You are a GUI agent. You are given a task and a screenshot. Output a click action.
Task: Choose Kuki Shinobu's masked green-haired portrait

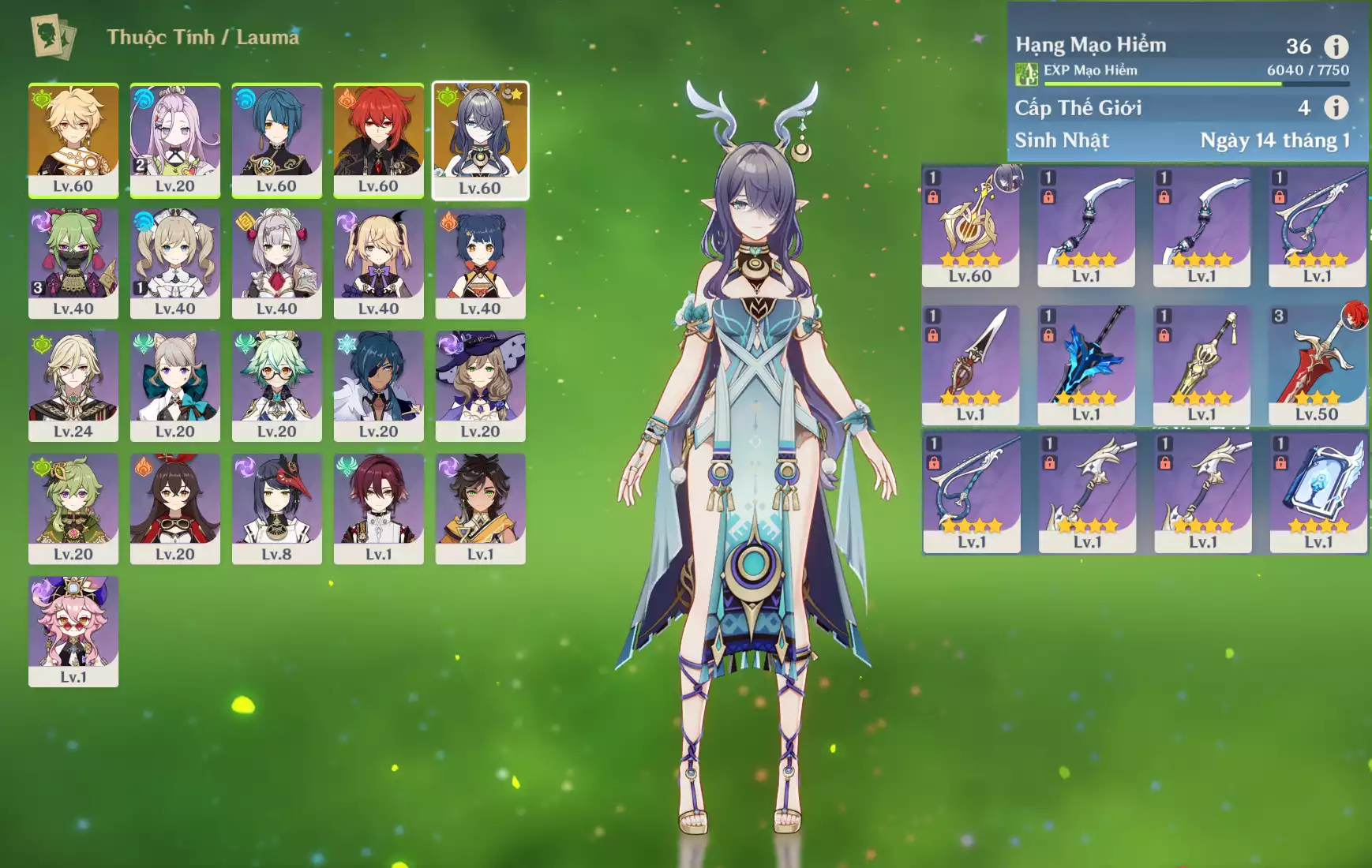[73, 262]
